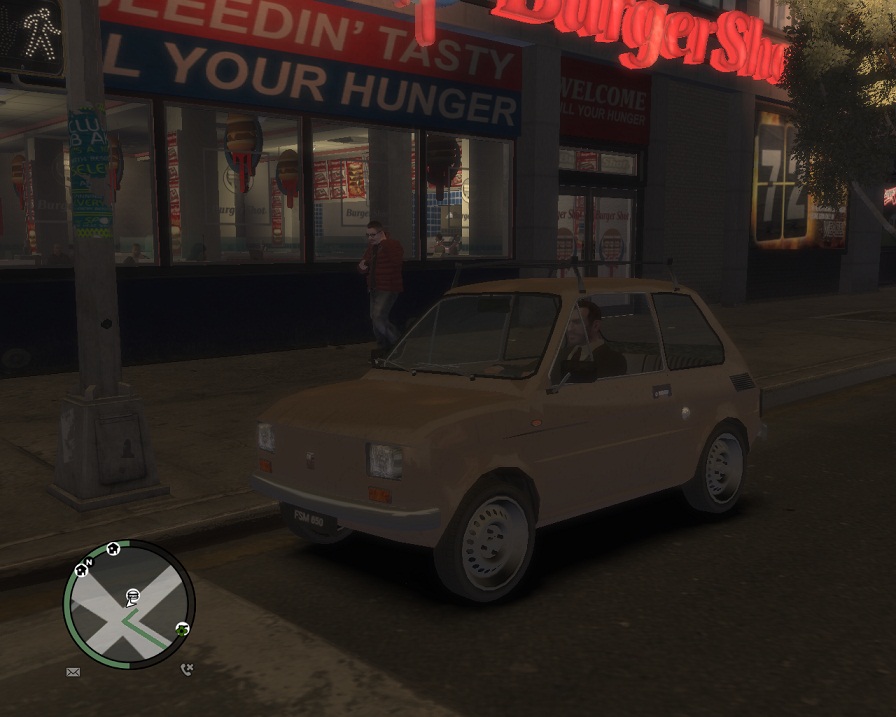Screen dimensions: 896x717
Task: Select the Burger Shot blip on the minimap
Action: coord(132,597)
